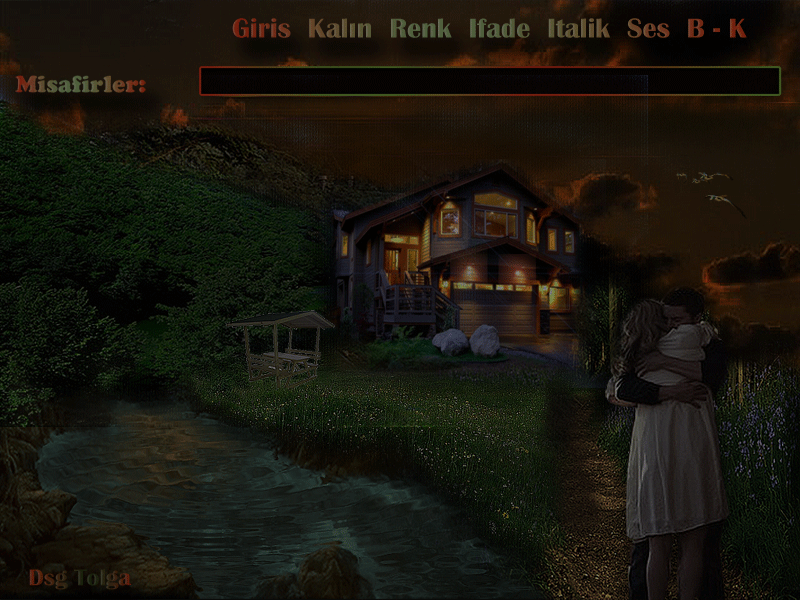This screenshot has height=600, width=800.
Task: Open the Renk color option
Action: pos(420,29)
